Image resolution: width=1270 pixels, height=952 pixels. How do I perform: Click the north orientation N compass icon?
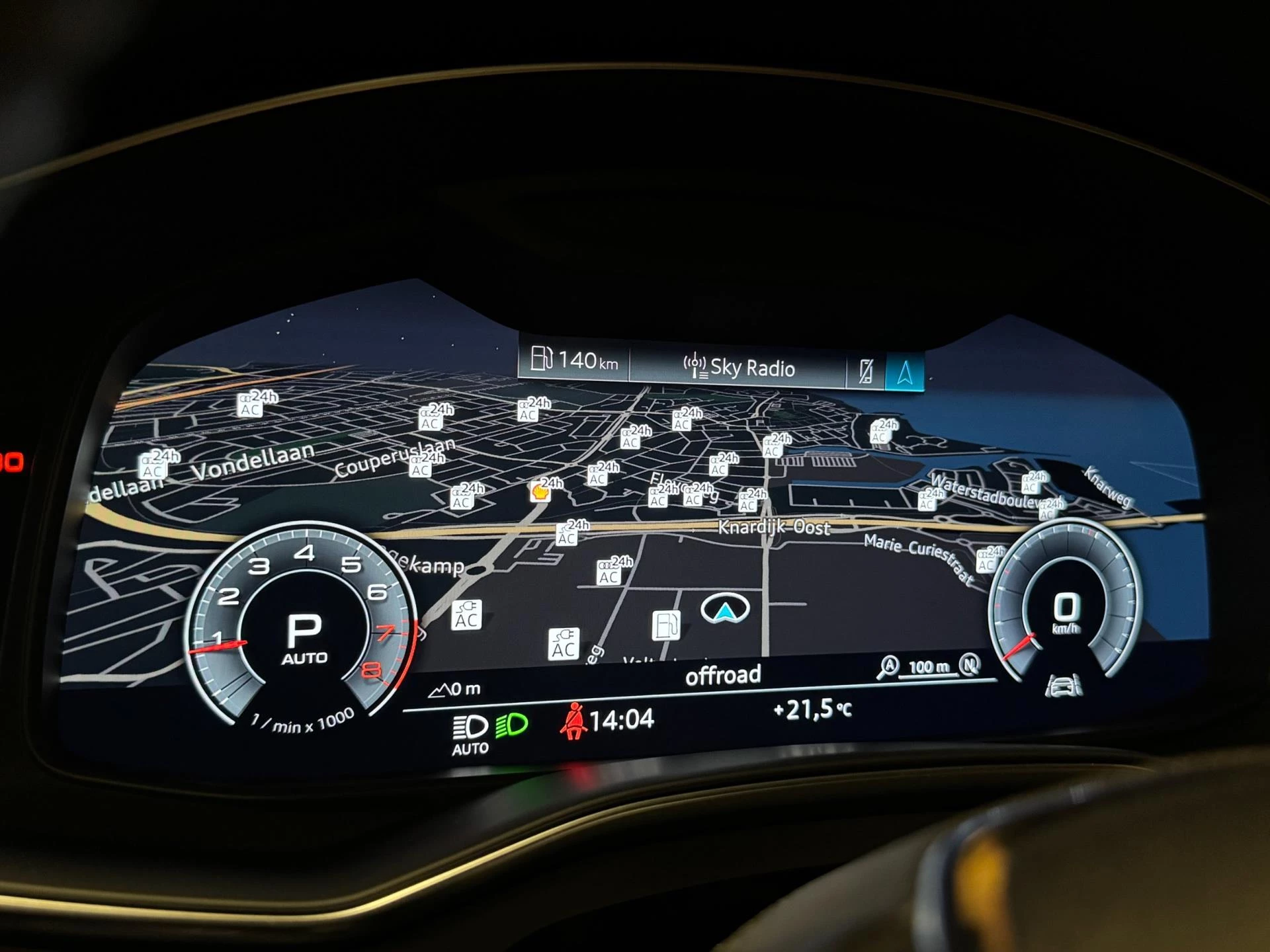(x=970, y=664)
